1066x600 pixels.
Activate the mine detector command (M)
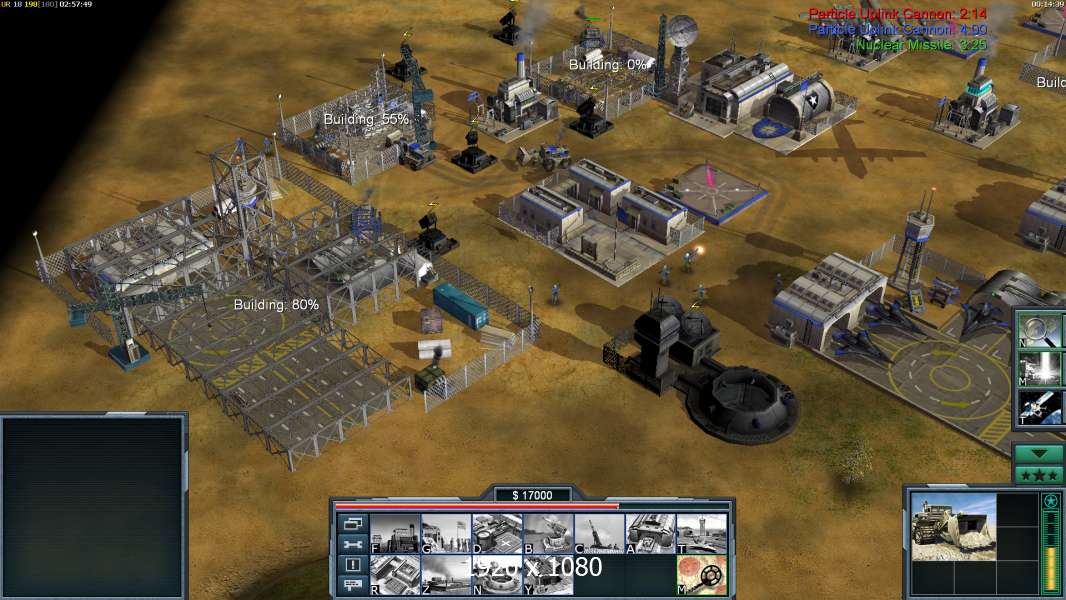701,575
